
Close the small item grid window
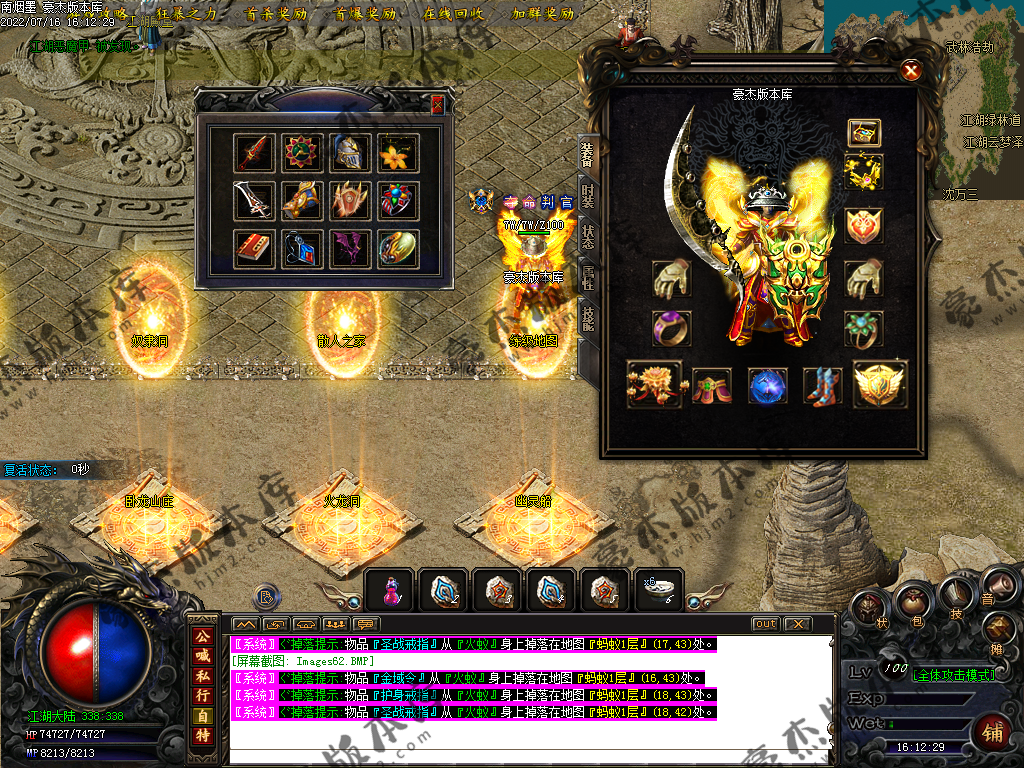click(x=437, y=104)
